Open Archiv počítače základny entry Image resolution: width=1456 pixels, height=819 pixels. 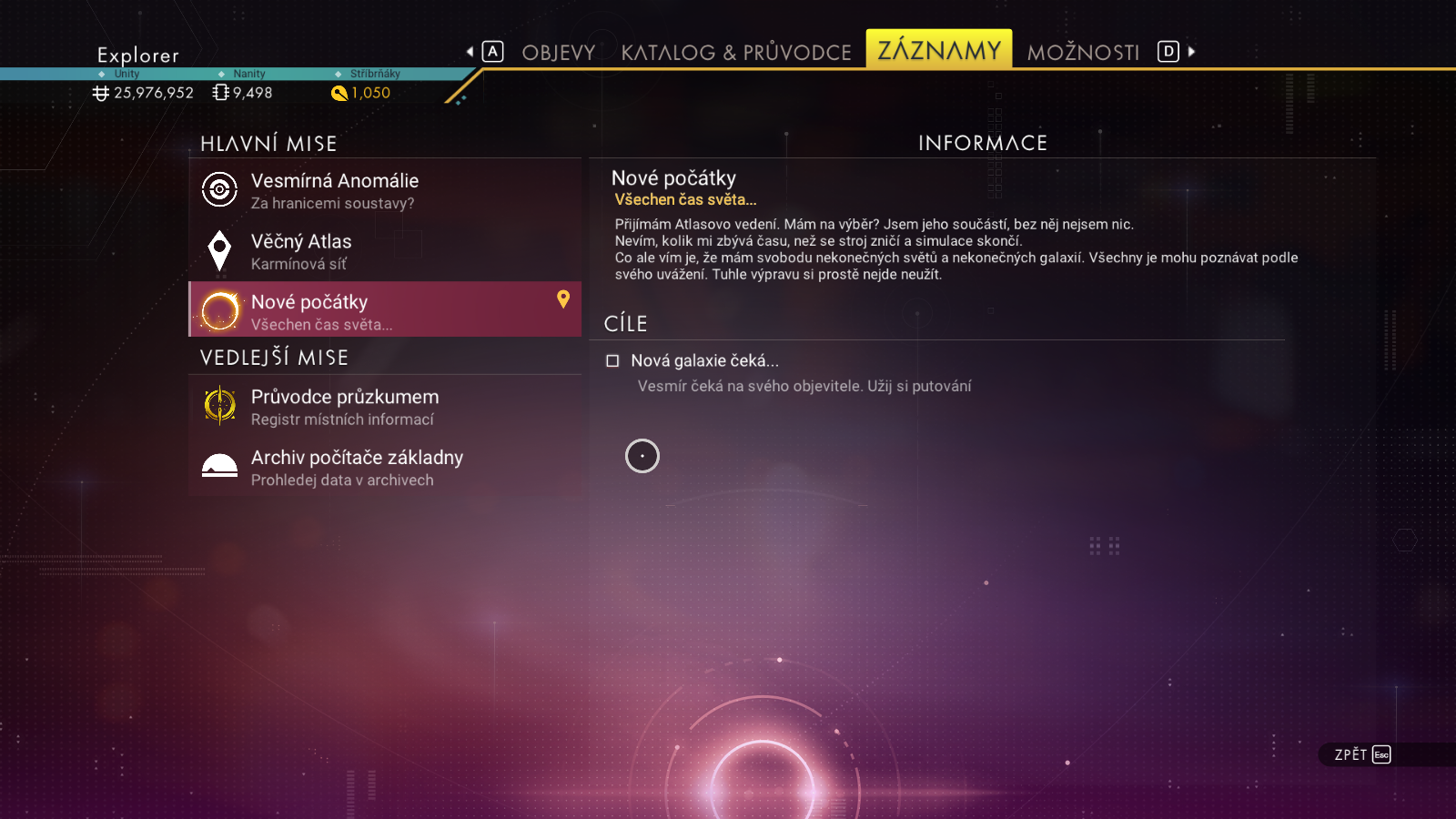384,467
